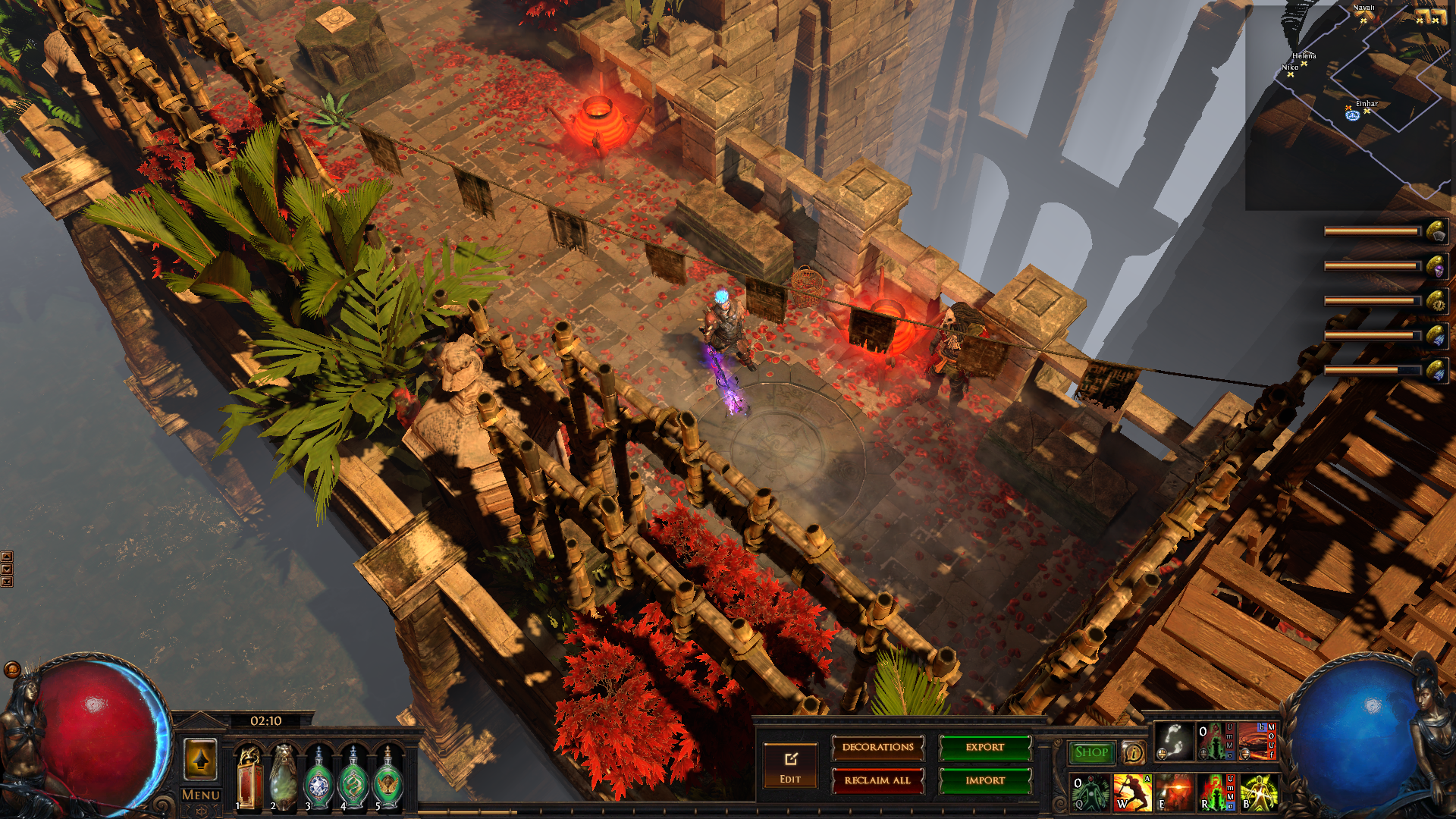The image size is (1456, 819).
Task: Open the Decorations panel
Action: [x=877, y=748]
